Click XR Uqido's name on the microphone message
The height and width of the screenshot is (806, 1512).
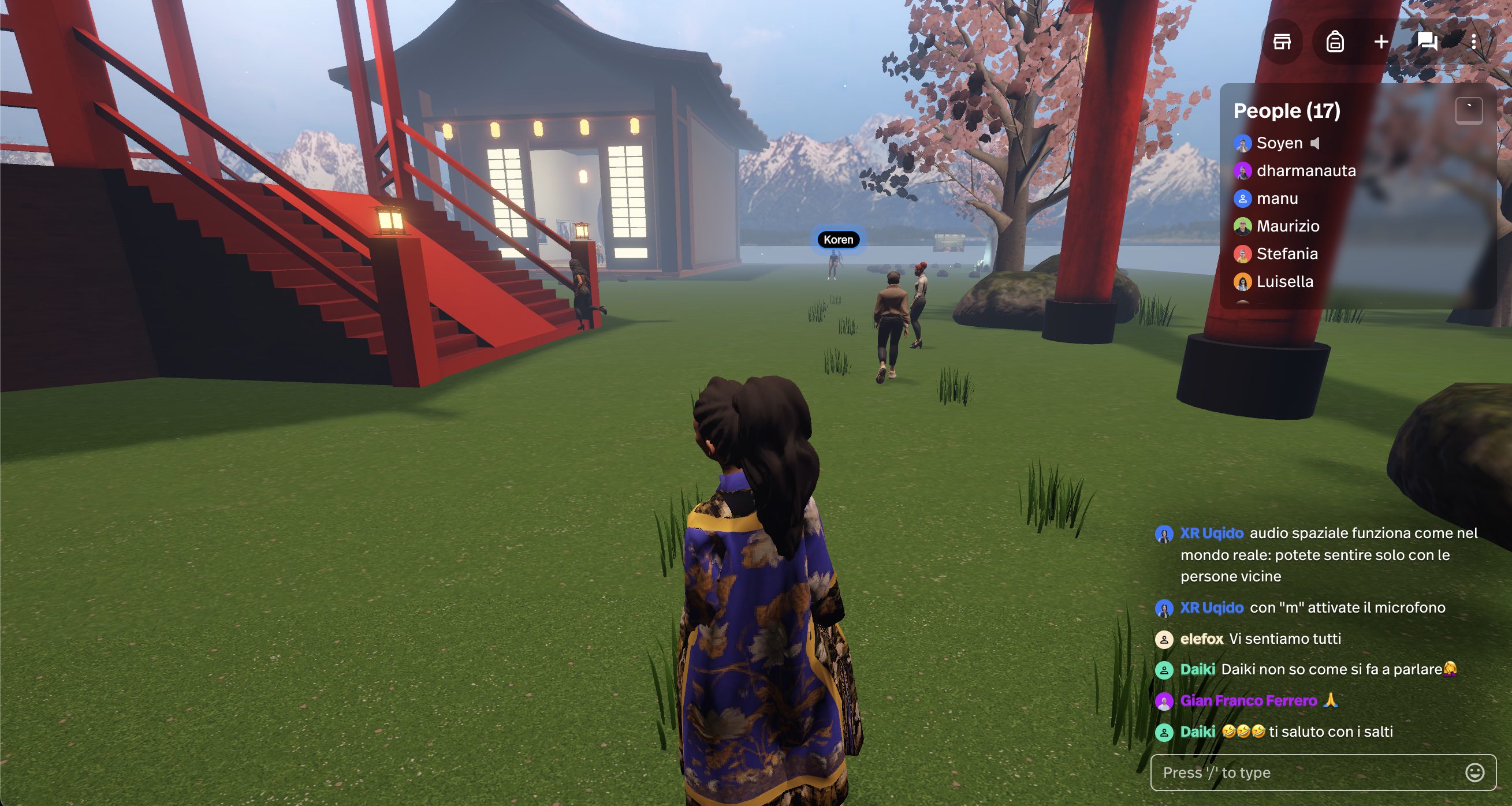(1212, 607)
